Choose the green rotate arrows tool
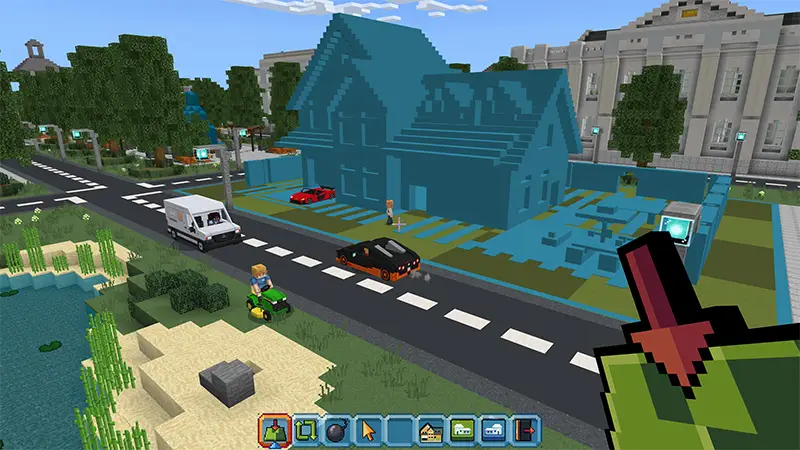The height and width of the screenshot is (450, 800). [x=305, y=431]
